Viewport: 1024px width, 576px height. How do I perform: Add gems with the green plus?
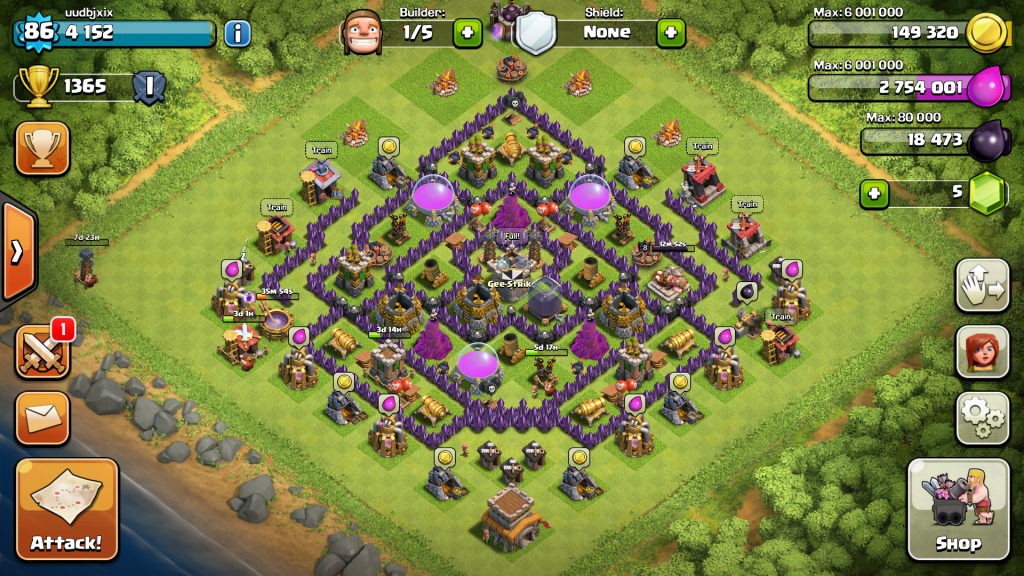click(874, 192)
